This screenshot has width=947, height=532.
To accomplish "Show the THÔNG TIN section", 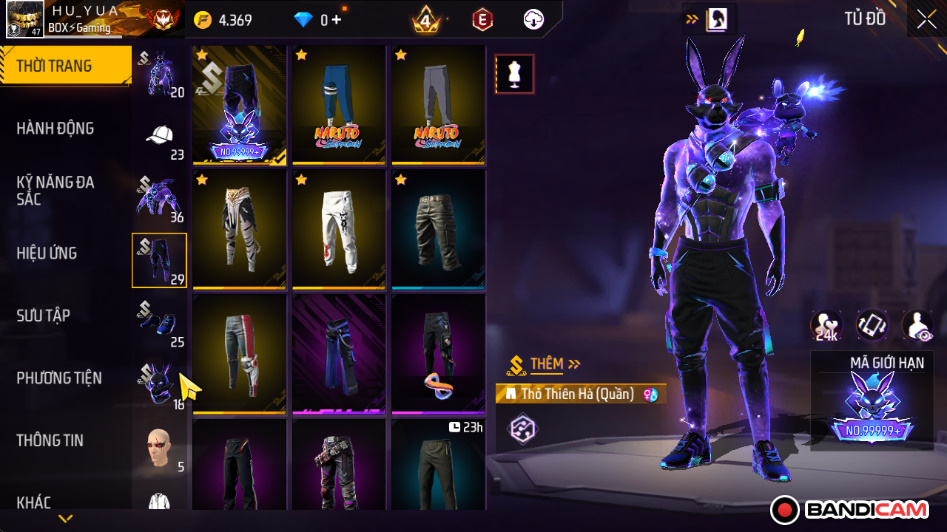I will pos(50,440).
